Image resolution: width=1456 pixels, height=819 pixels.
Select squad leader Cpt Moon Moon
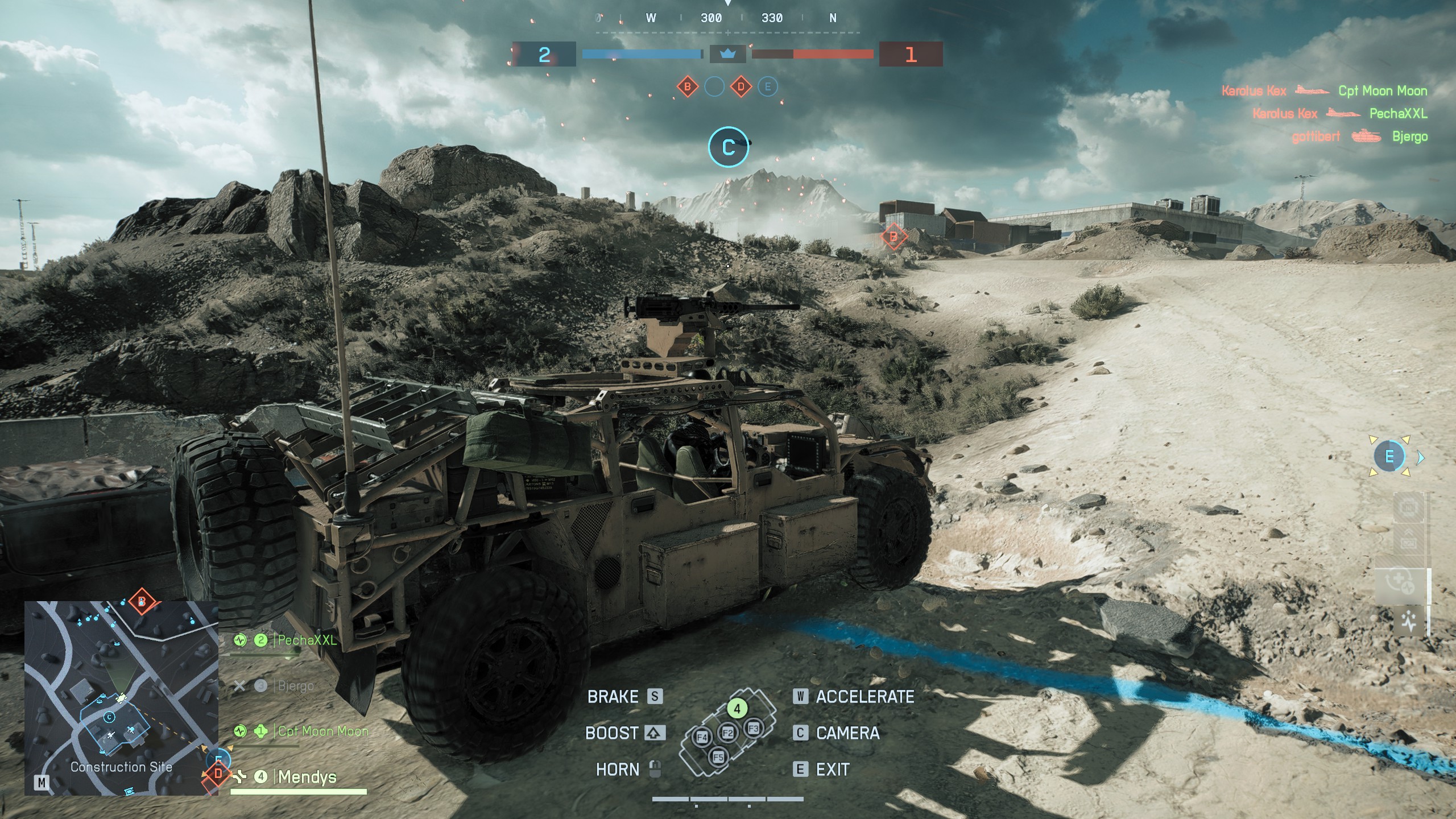click(x=322, y=731)
